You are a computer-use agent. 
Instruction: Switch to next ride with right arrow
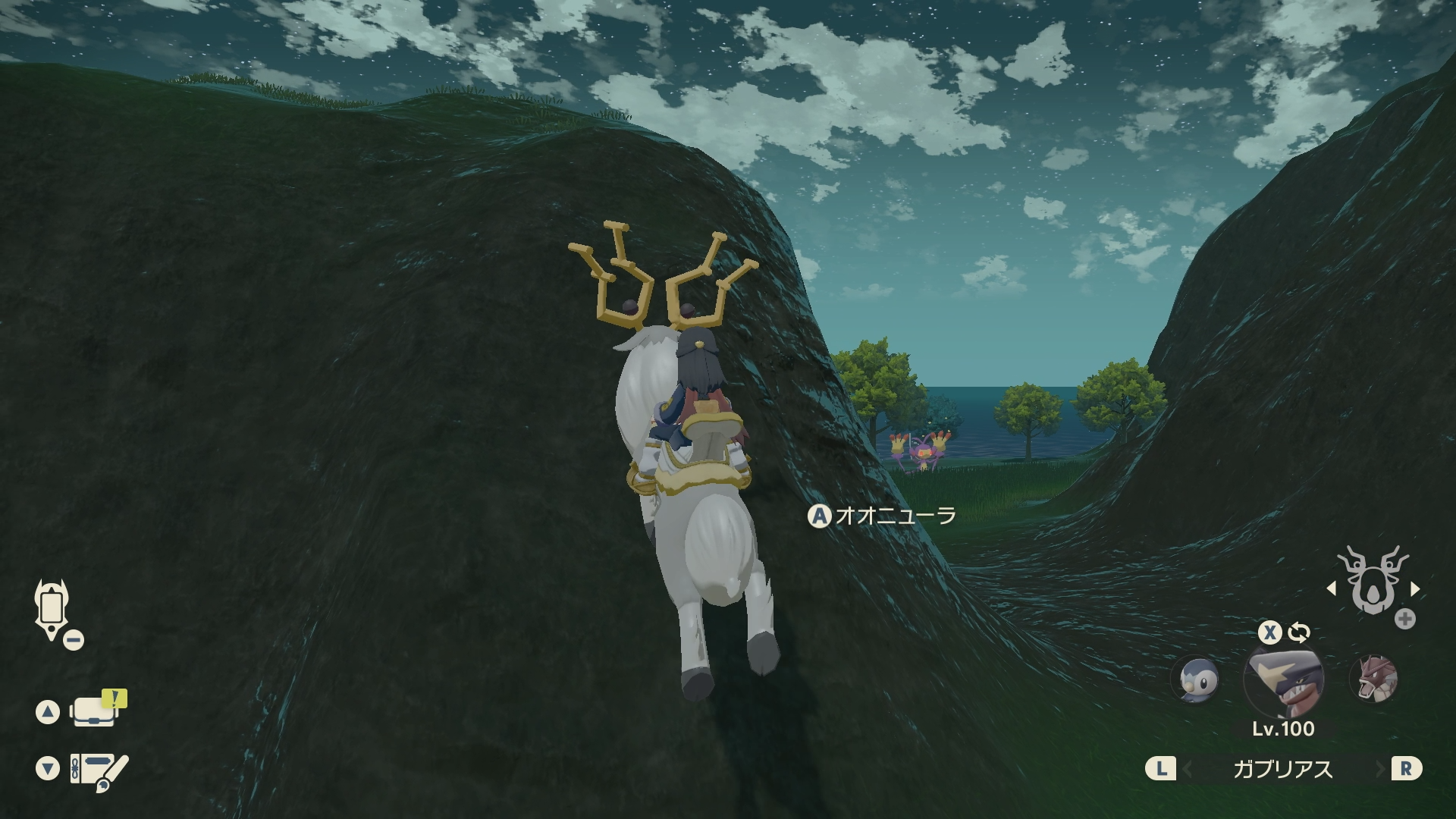[x=1415, y=588]
